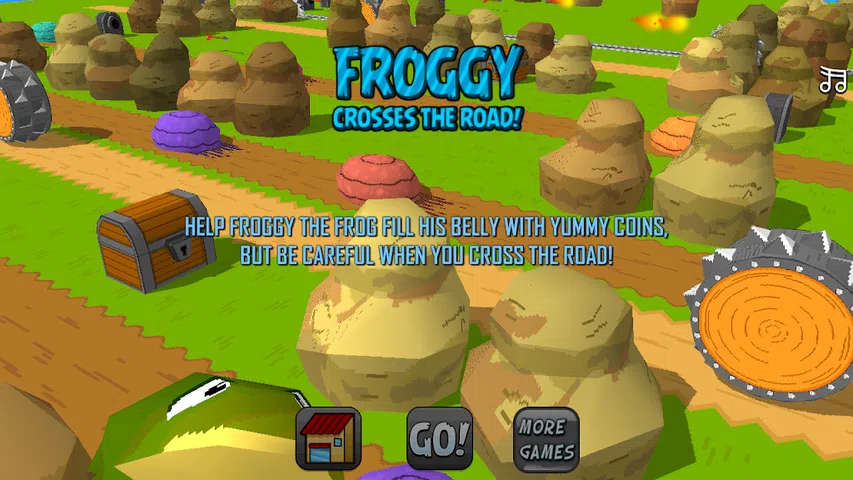The width and height of the screenshot is (853, 480).
Task: Toggle the music note icon
Action: click(x=832, y=81)
